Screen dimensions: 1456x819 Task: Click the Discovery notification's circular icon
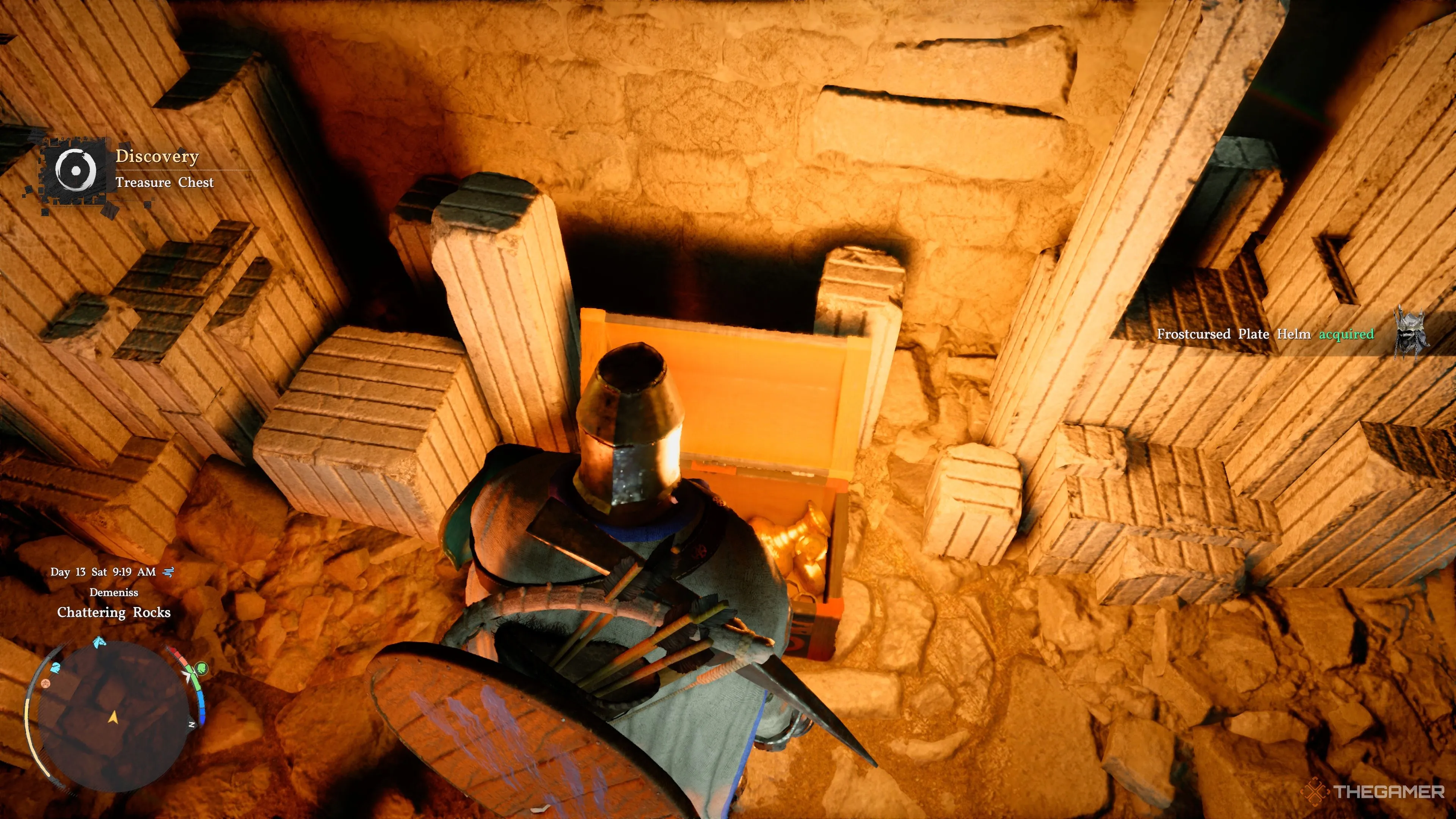click(76, 169)
